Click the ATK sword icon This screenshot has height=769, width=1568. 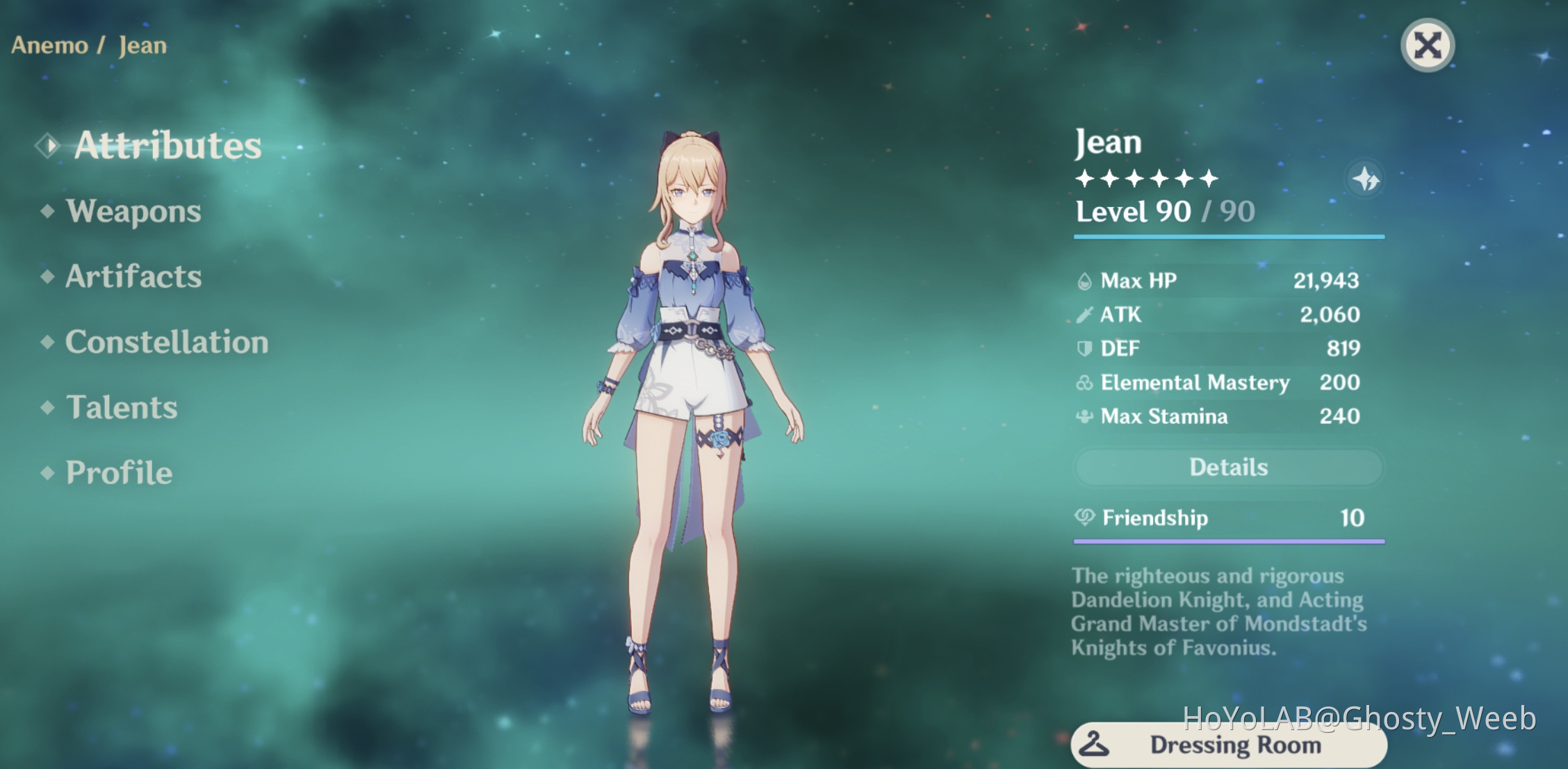pos(1086,314)
